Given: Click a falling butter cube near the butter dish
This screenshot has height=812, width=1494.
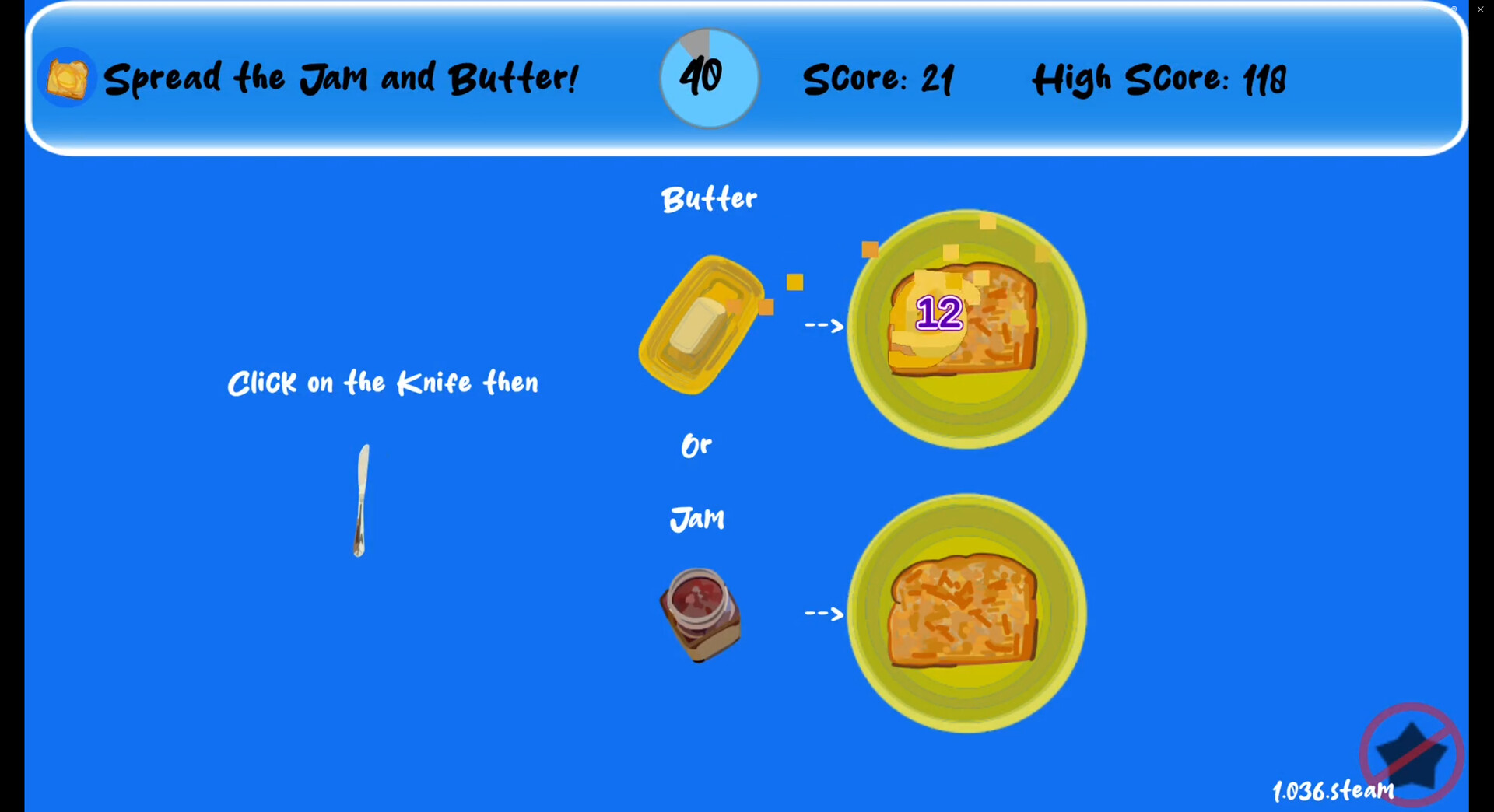Looking at the screenshot, I should coord(795,282).
